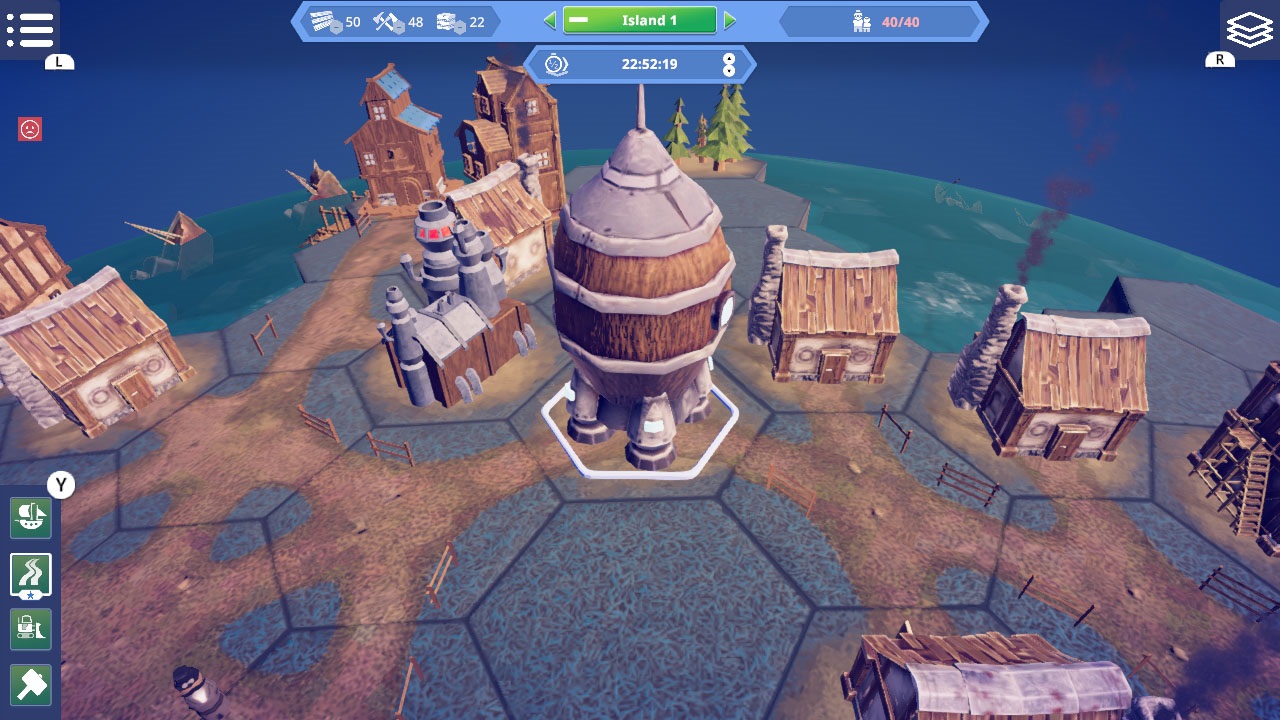Viewport: 1280px width, 720px height.
Task: Click the stepper control beside the timer
Action: click(x=729, y=65)
